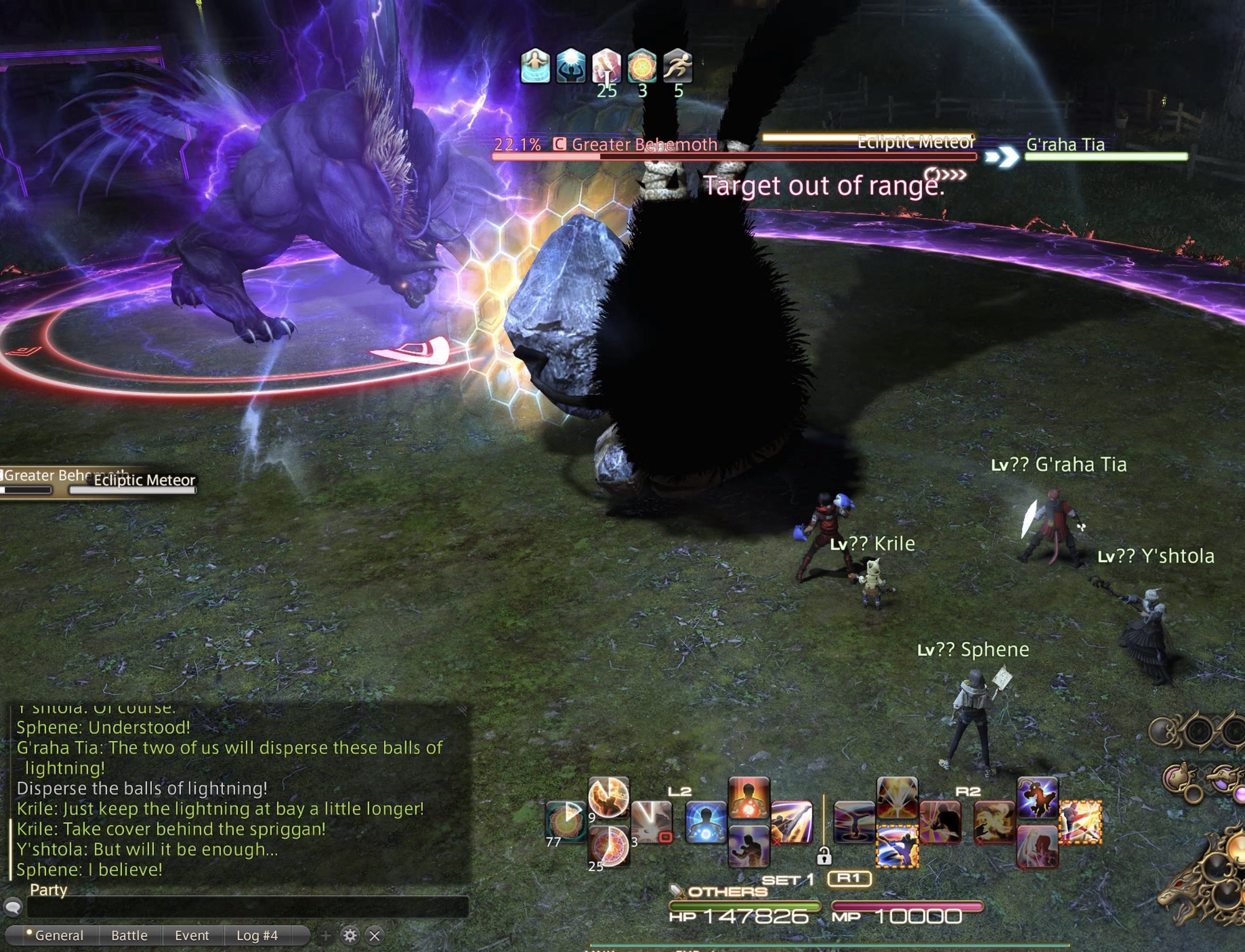The width and height of the screenshot is (1245, 952).
Task: Show the Log #4 chat tab
Action: [x=256, y=935]
